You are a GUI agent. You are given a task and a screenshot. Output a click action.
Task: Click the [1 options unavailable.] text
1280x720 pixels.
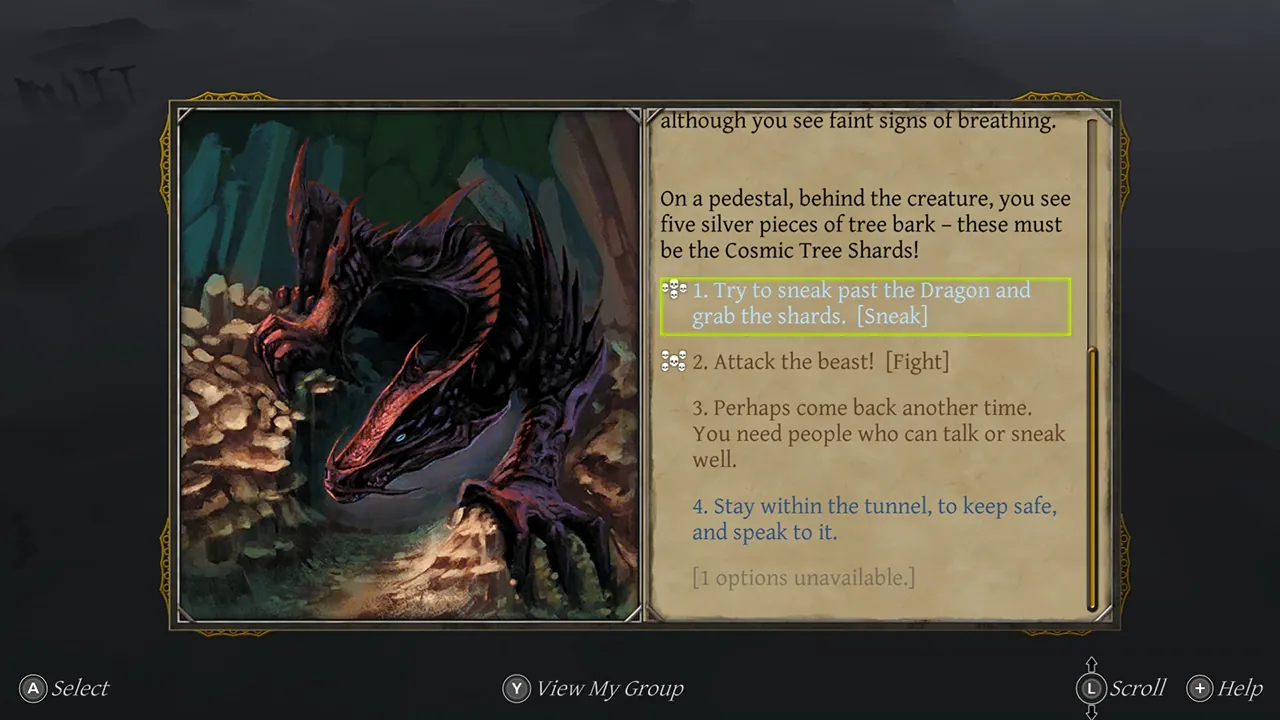804,578
